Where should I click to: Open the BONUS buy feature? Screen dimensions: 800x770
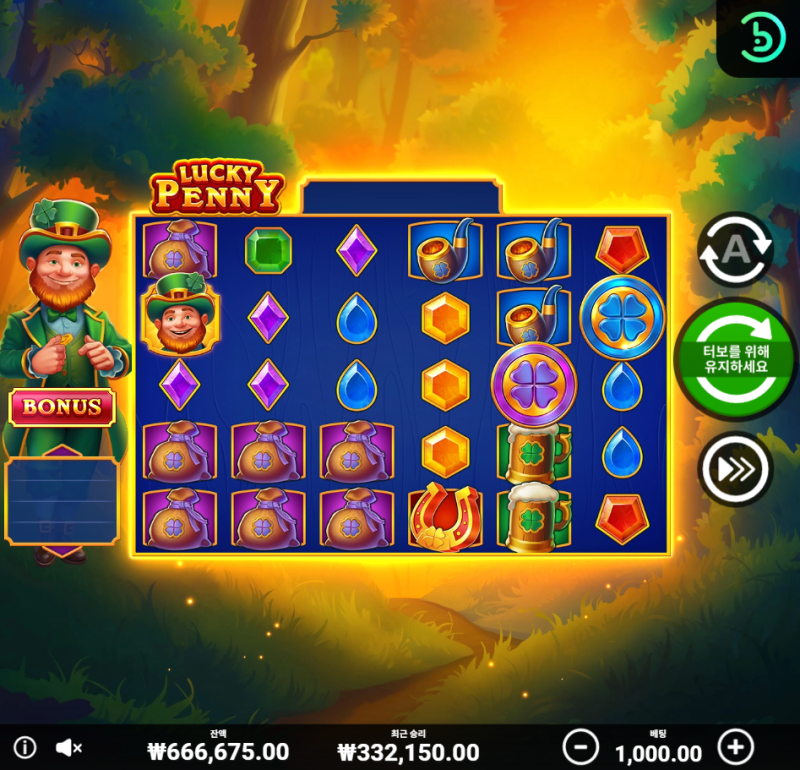(x=62, y=407)
